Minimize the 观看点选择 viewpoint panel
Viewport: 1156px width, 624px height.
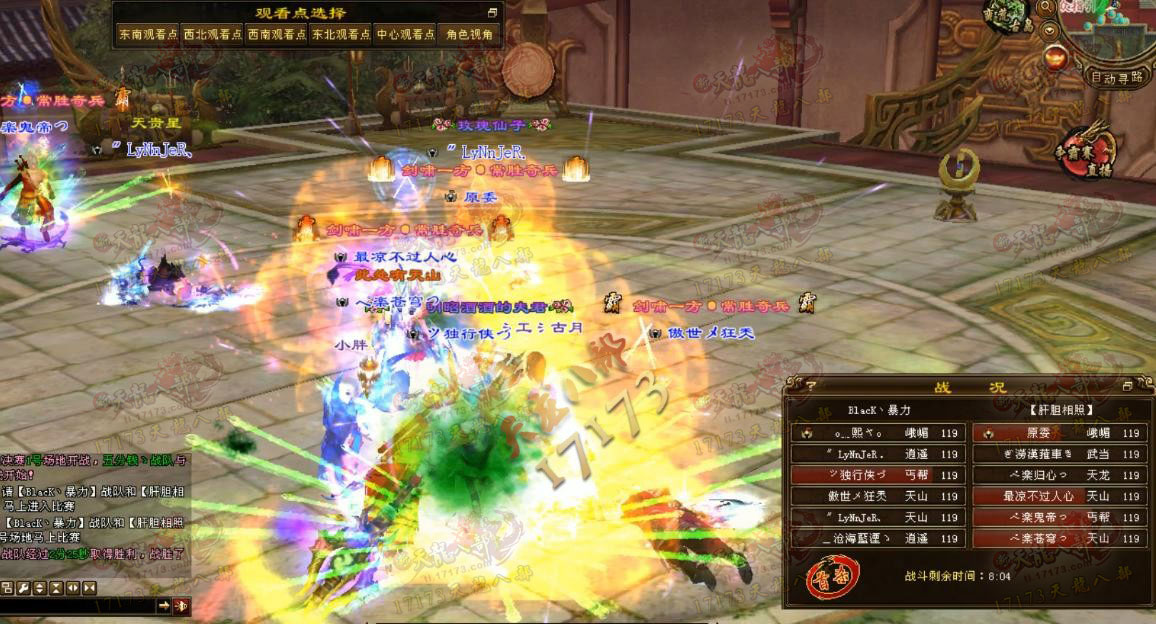pyautogui.click(x=492, y=13)
